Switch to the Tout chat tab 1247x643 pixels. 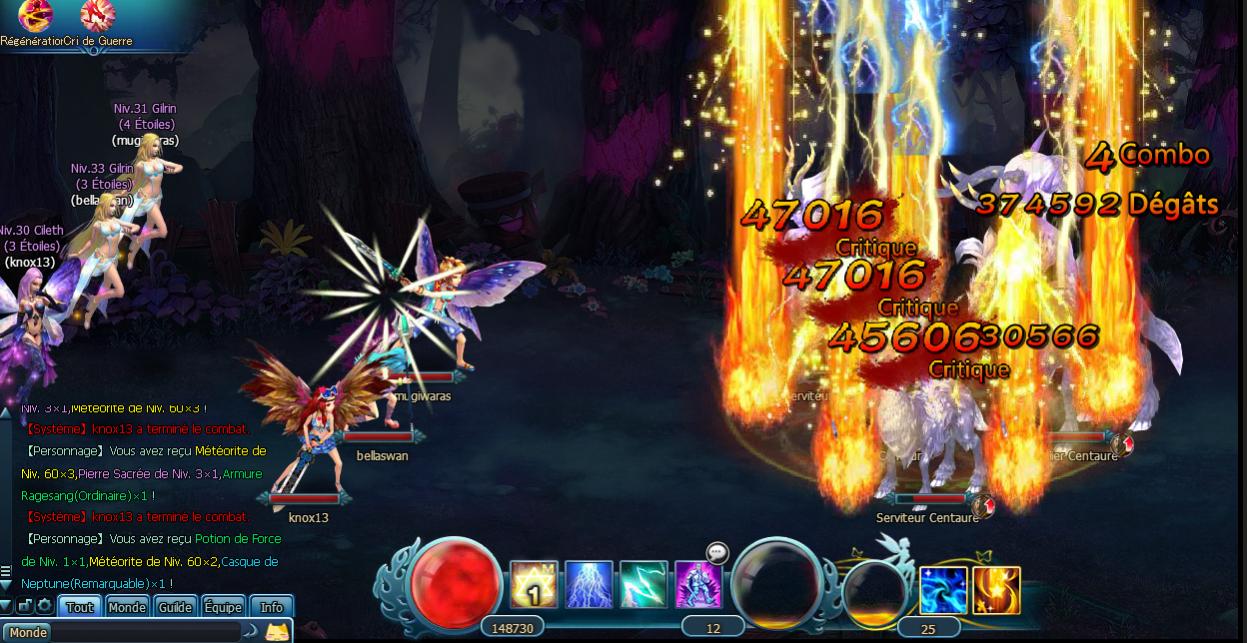pyautogui.click(x=80, y=607)
